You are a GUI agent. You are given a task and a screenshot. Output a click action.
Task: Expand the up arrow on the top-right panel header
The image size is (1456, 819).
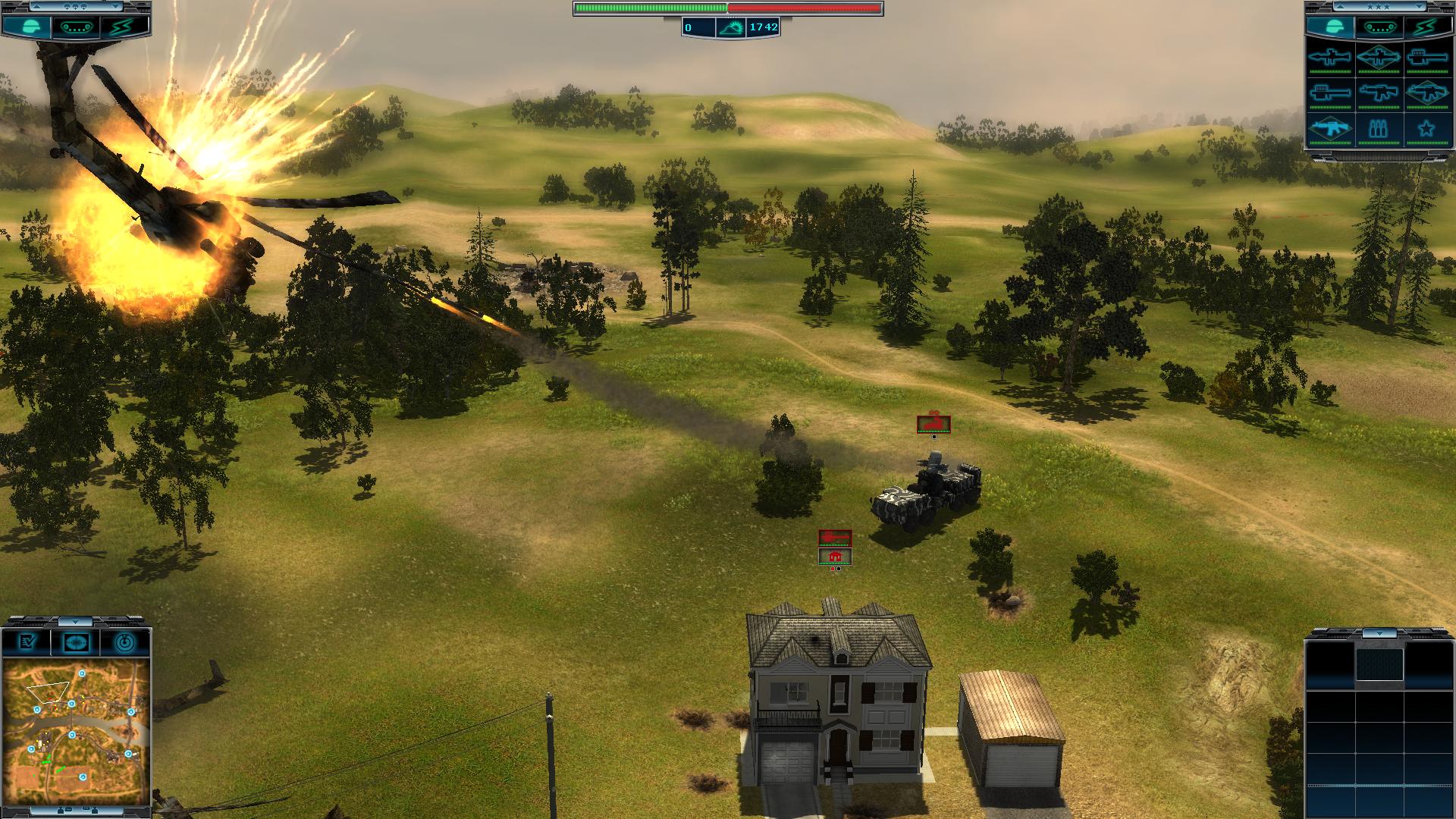(x=1340, y=7)
